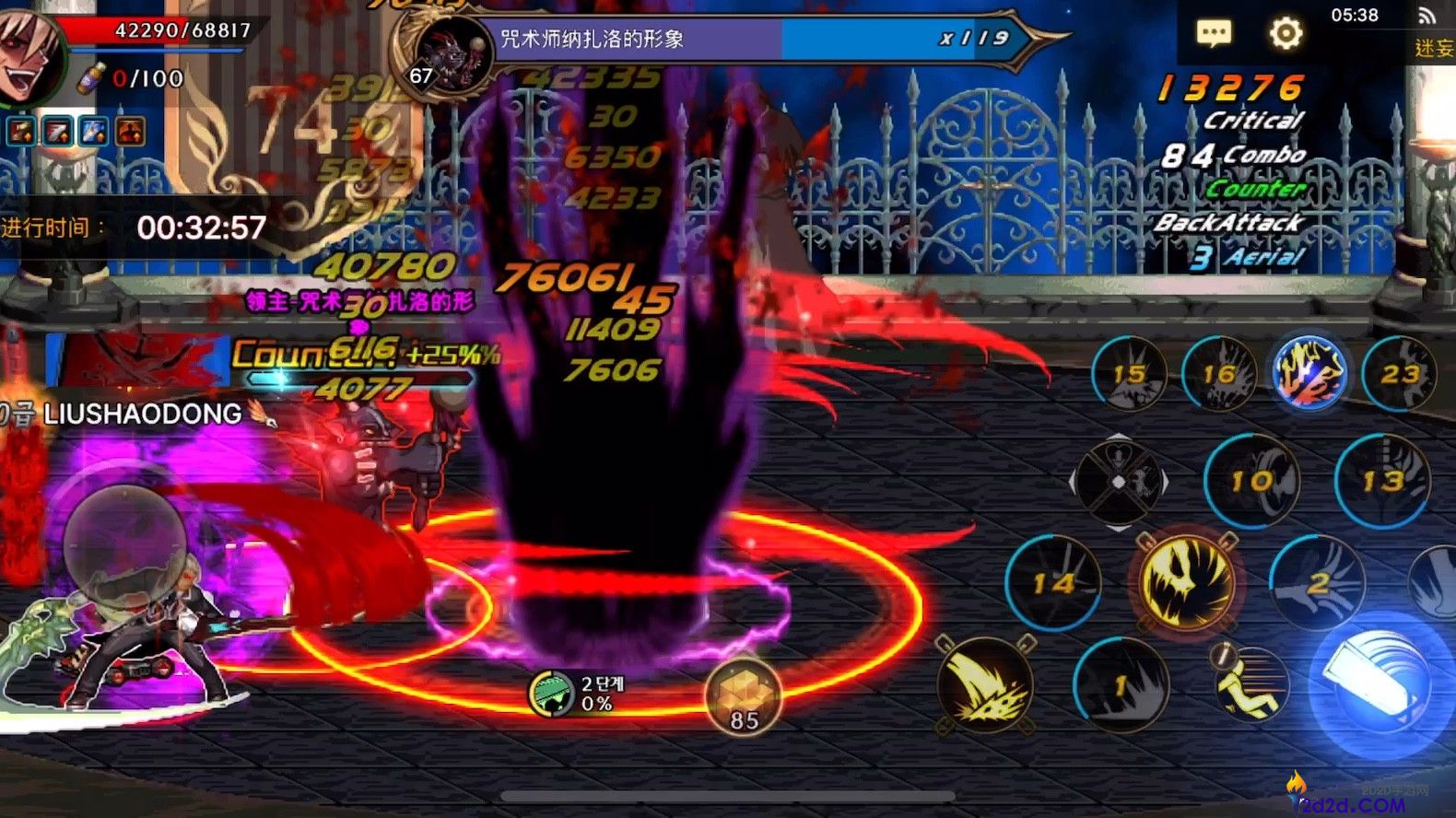Use the cube item with 85 count

744,696
